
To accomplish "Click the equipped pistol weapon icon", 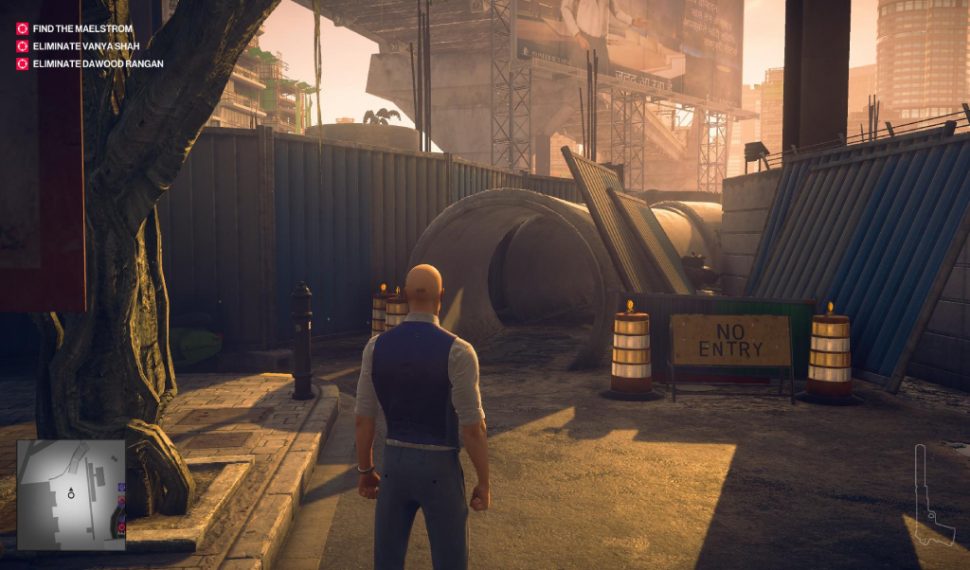I will [x=931, y=503].
